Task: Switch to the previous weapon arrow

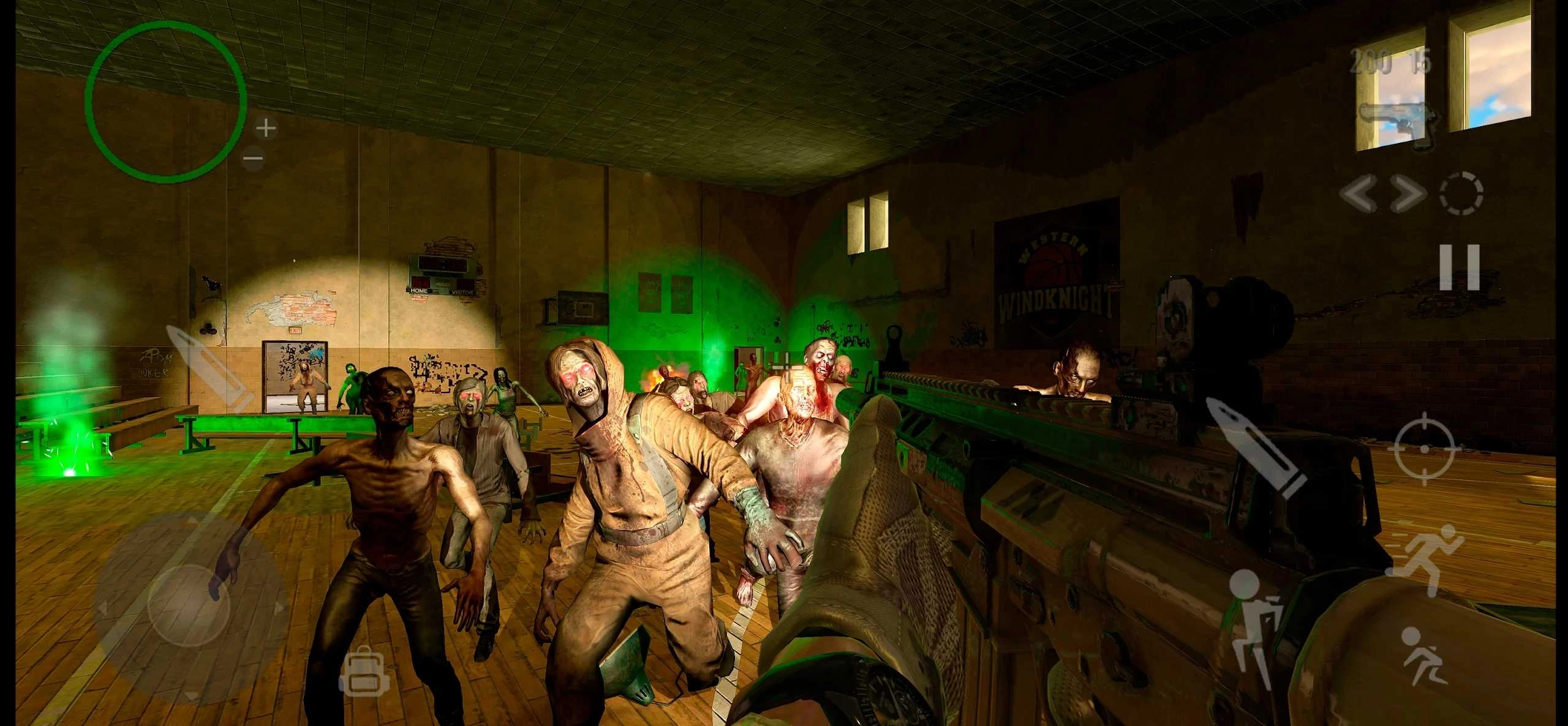Action: point(1359,194)
